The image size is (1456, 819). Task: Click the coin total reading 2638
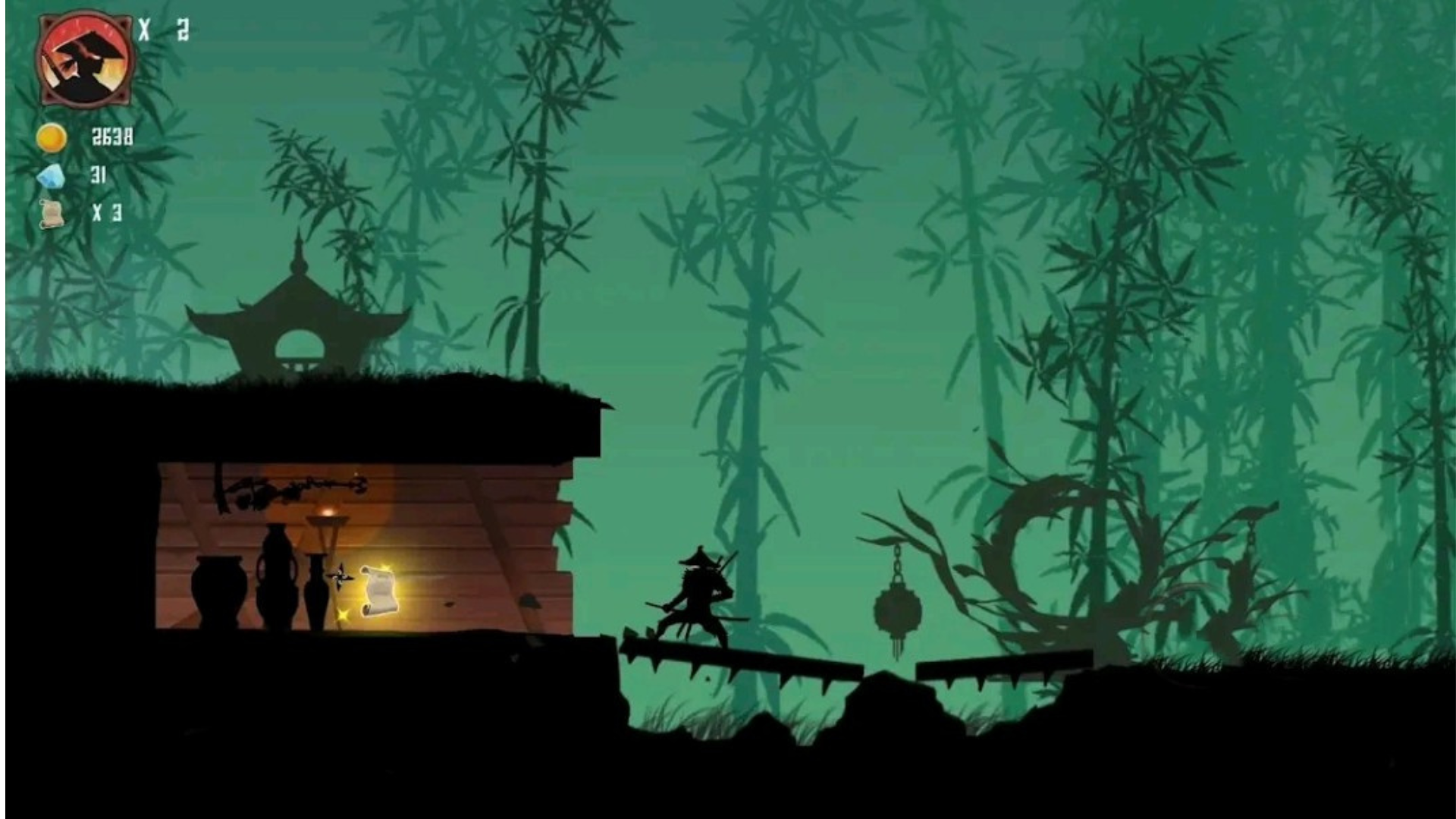pos(112,138)
